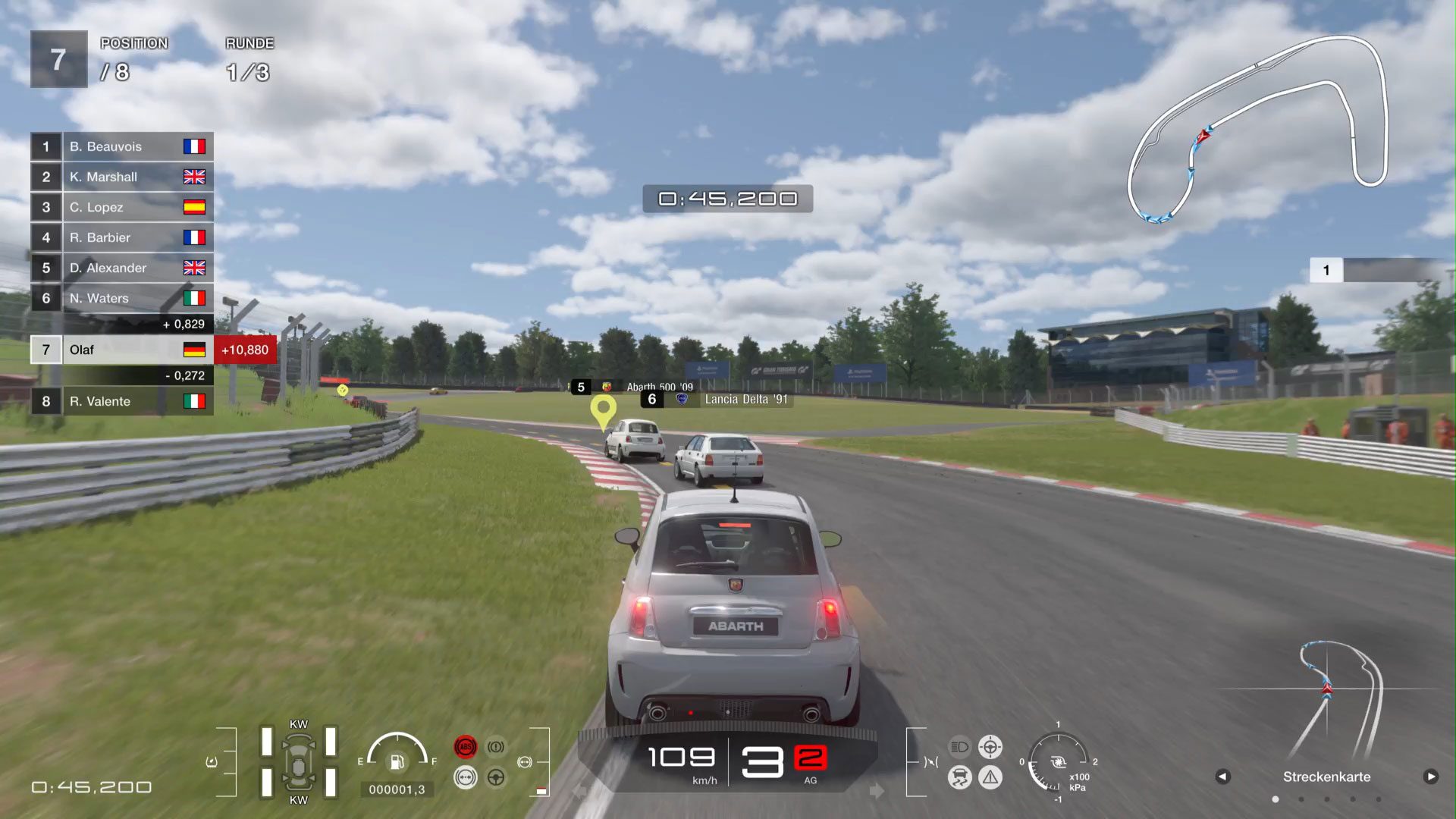The width and height of the screenshot is (1456, 819).
Task: Switch to the next display page arrow
Action: [1431, 777]
